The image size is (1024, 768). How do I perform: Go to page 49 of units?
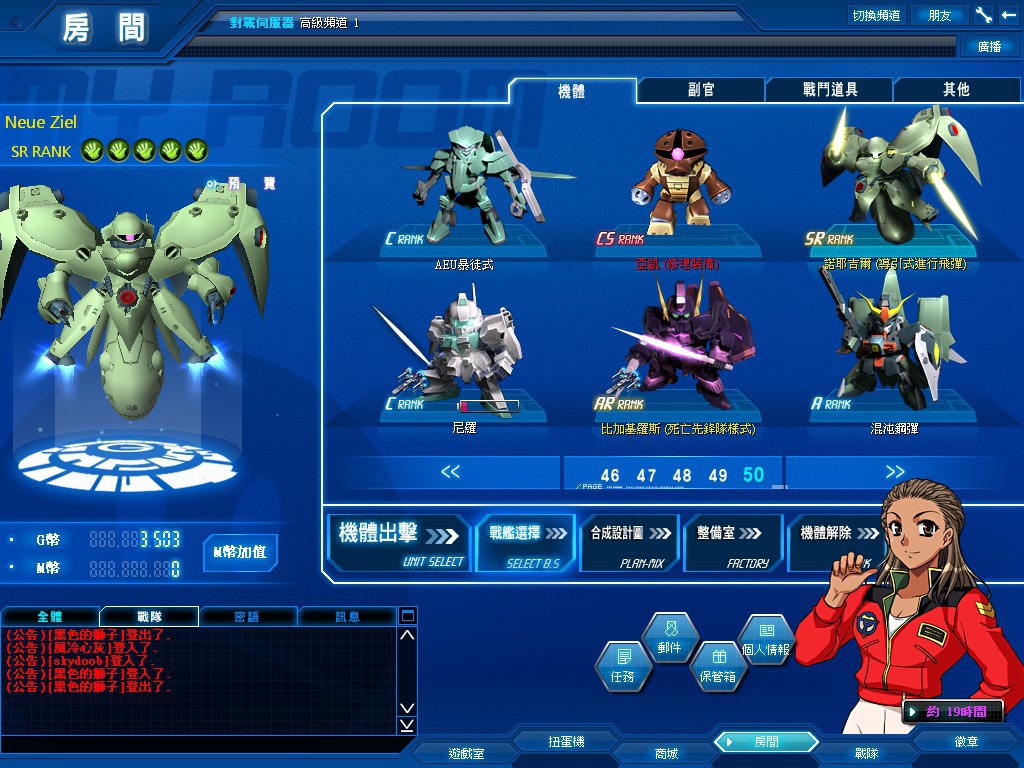718,476
